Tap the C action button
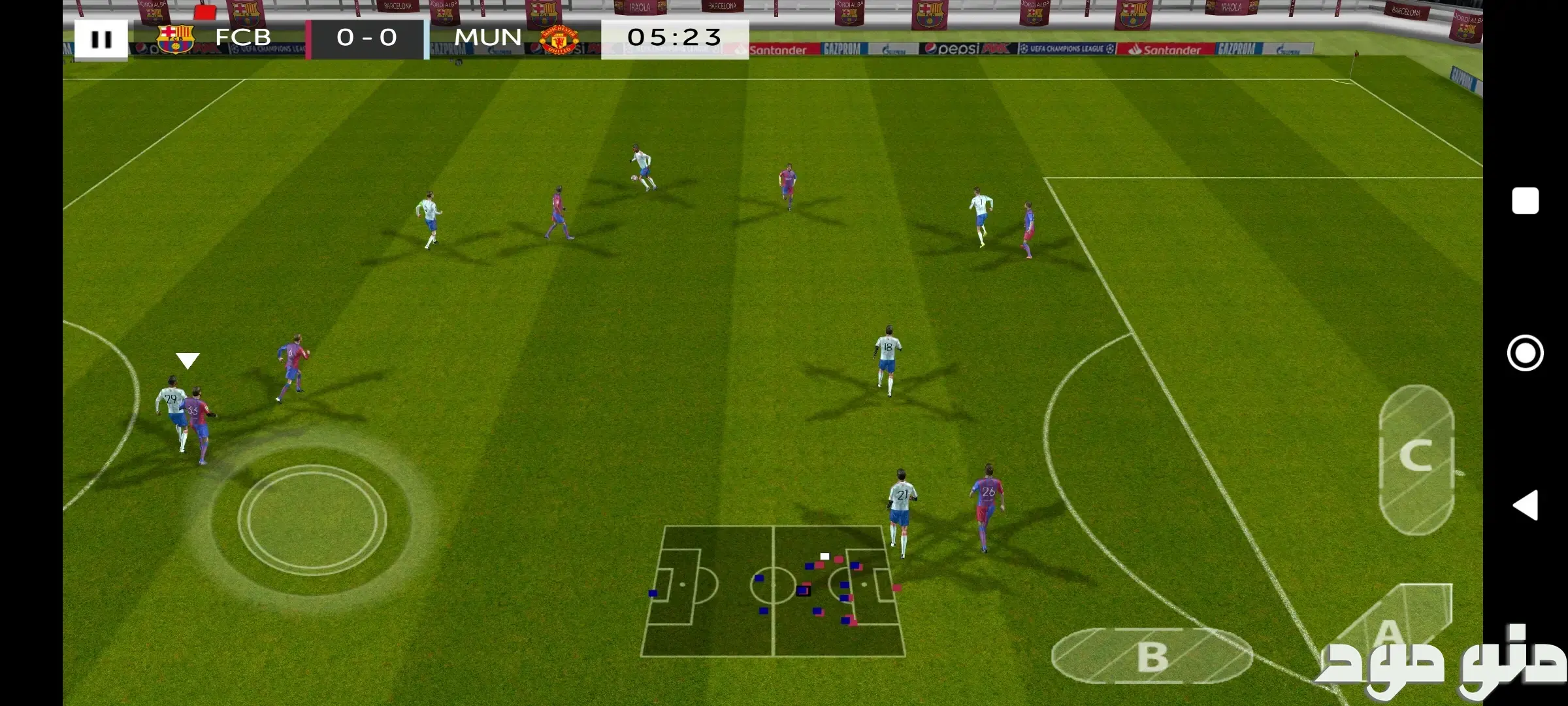This screenshot has width=1568, height=706. tap(1416, 459)
